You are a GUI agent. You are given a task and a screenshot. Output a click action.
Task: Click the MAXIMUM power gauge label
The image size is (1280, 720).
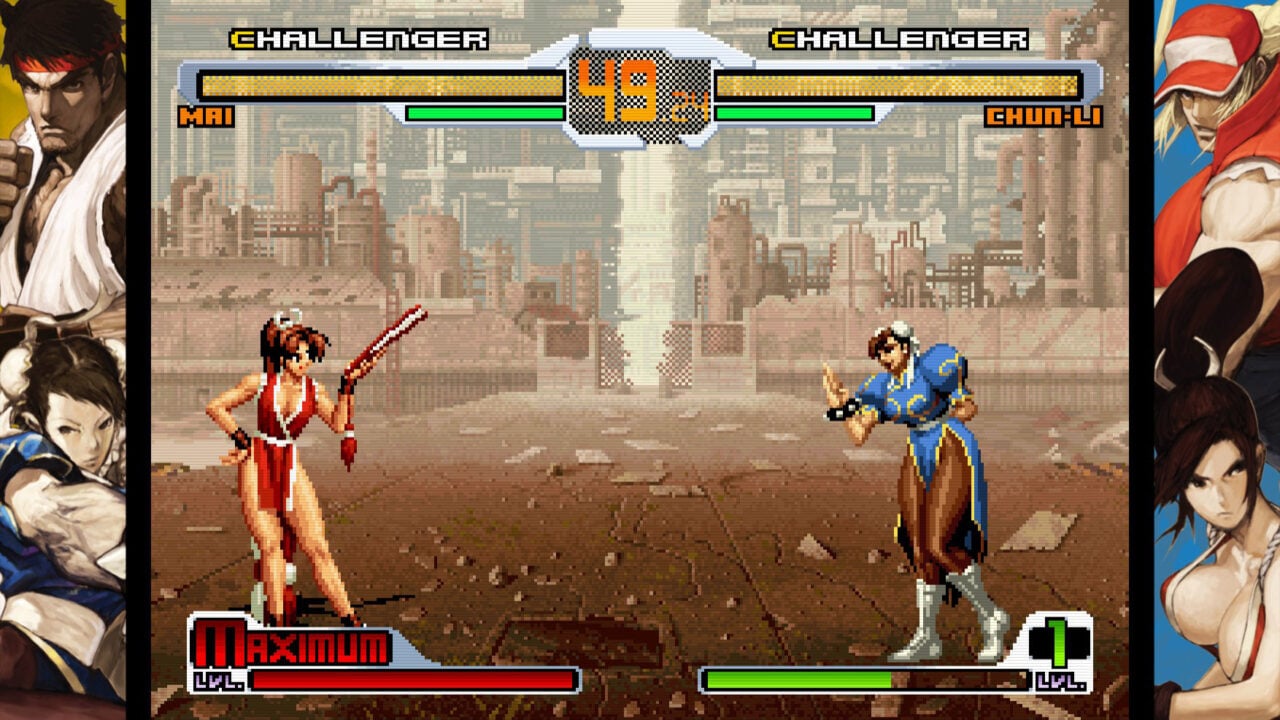pos(290,645)
